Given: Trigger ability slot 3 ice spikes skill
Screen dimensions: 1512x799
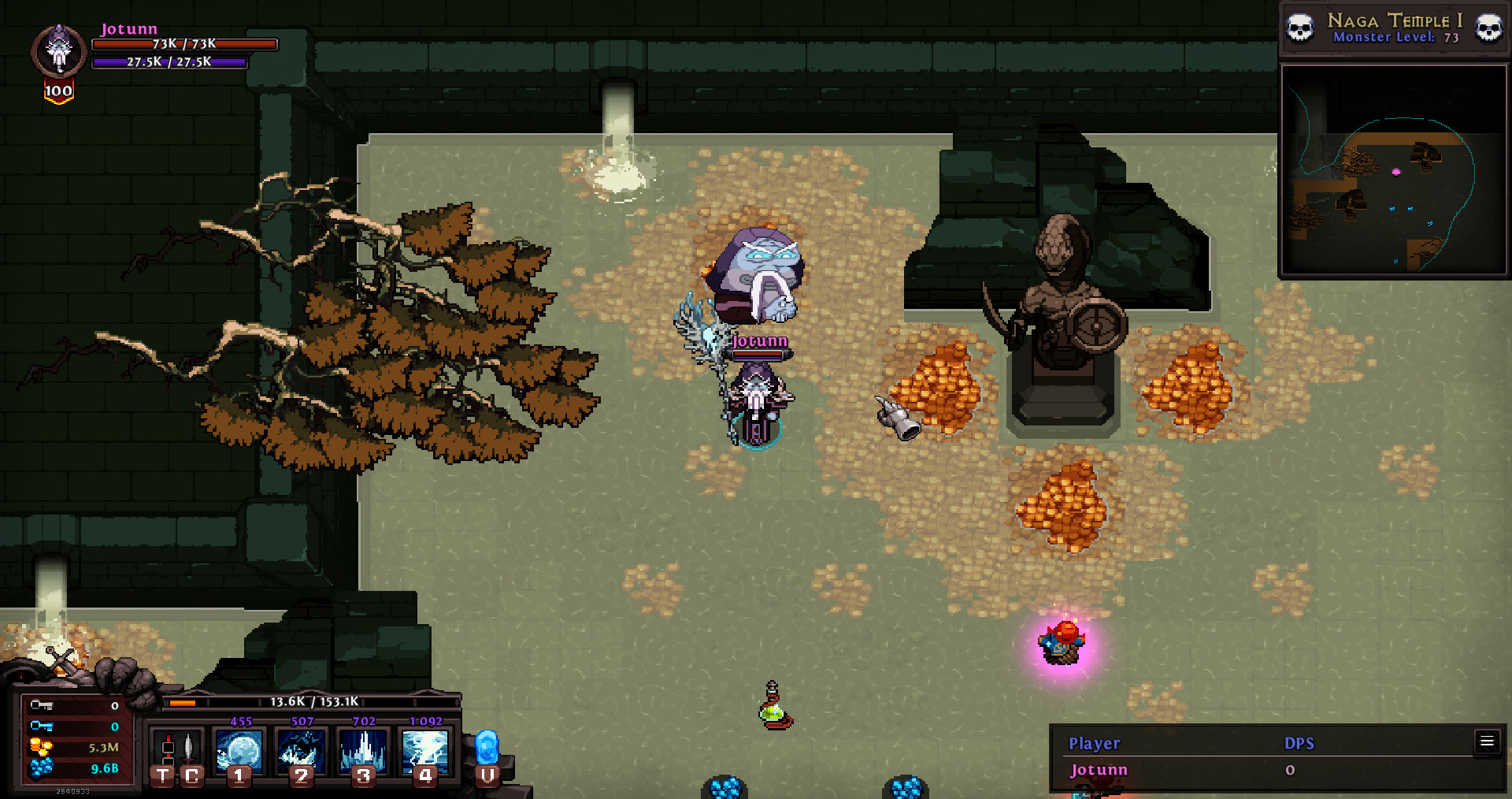Looking at the screenshot, I should (x=363, y=753).
